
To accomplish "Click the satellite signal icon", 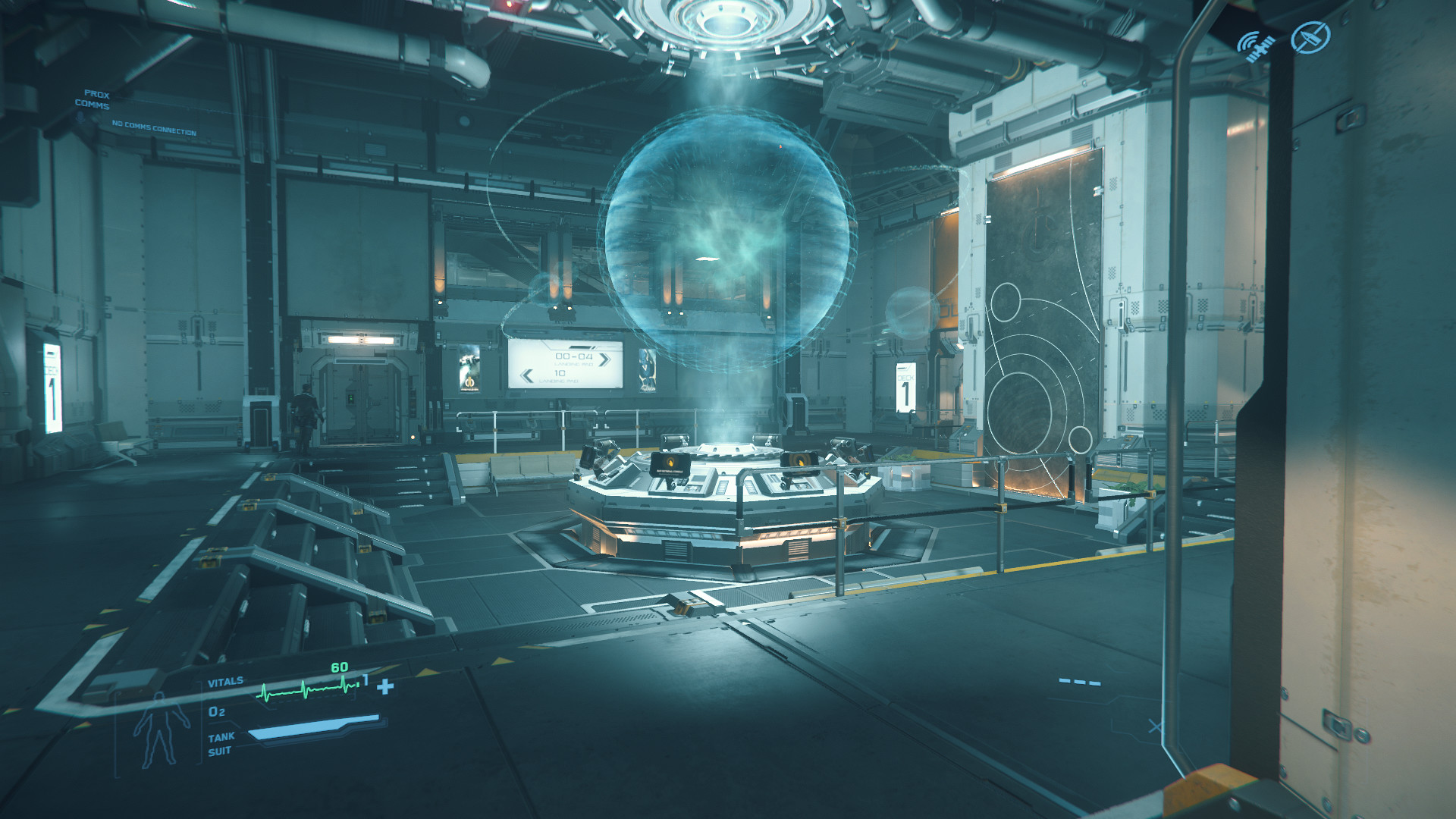I will [1256, 45].
